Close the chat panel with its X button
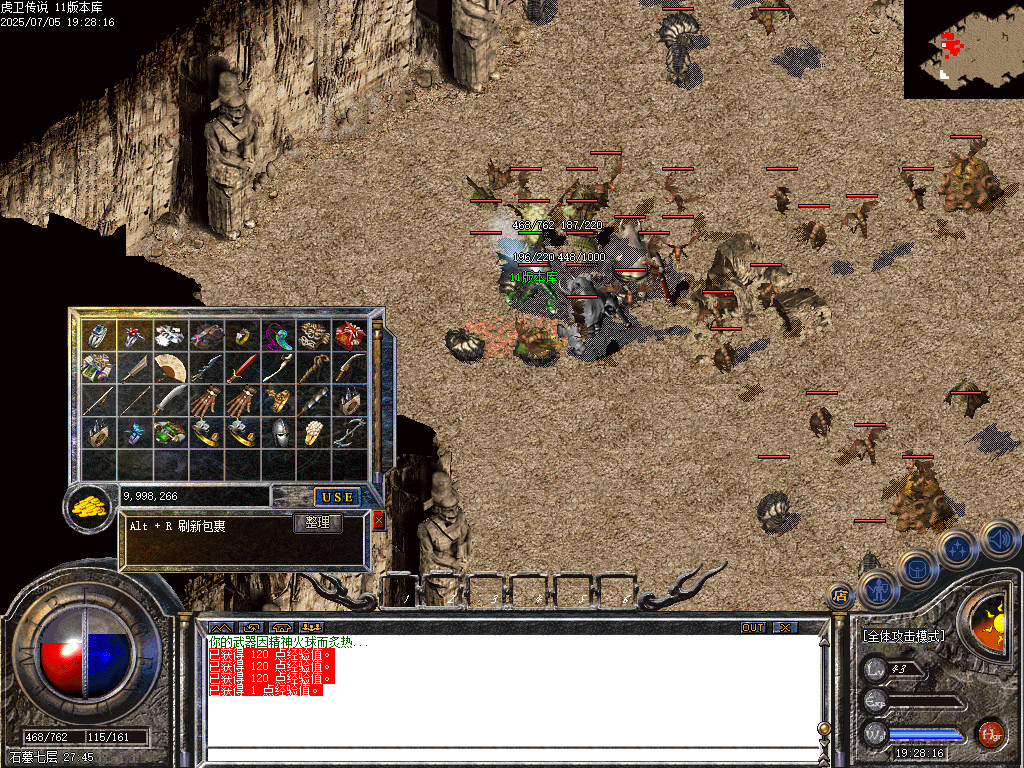Screen dimensions: 1024x768 tap(786, 627)
